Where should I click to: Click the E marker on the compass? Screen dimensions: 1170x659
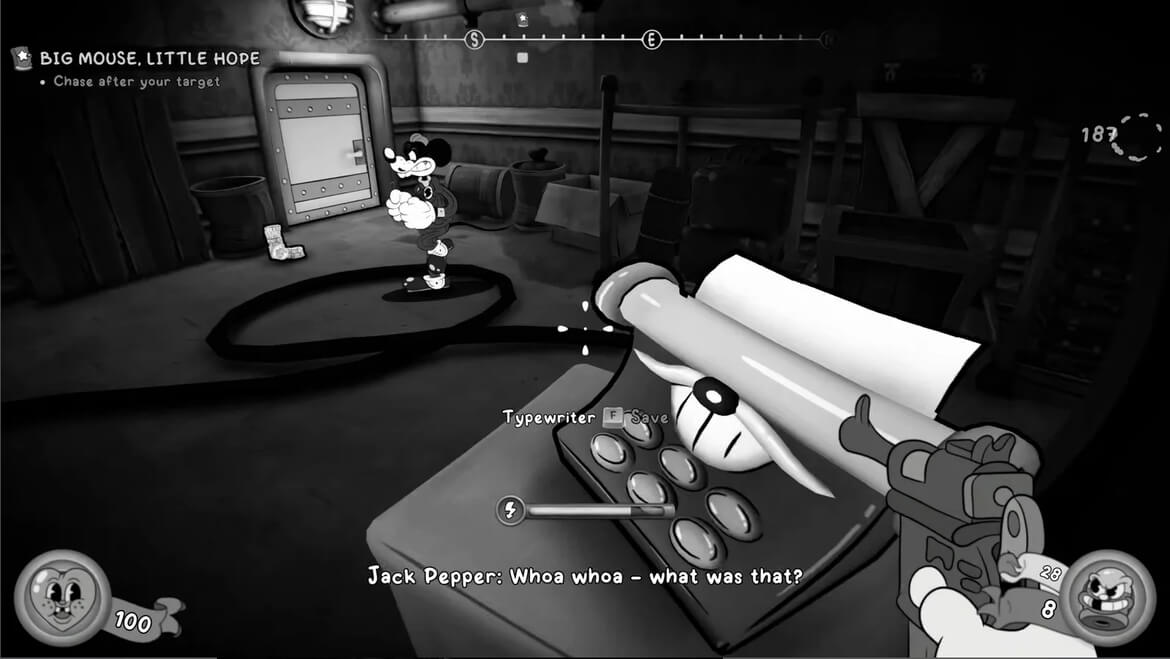coord(651,39)
